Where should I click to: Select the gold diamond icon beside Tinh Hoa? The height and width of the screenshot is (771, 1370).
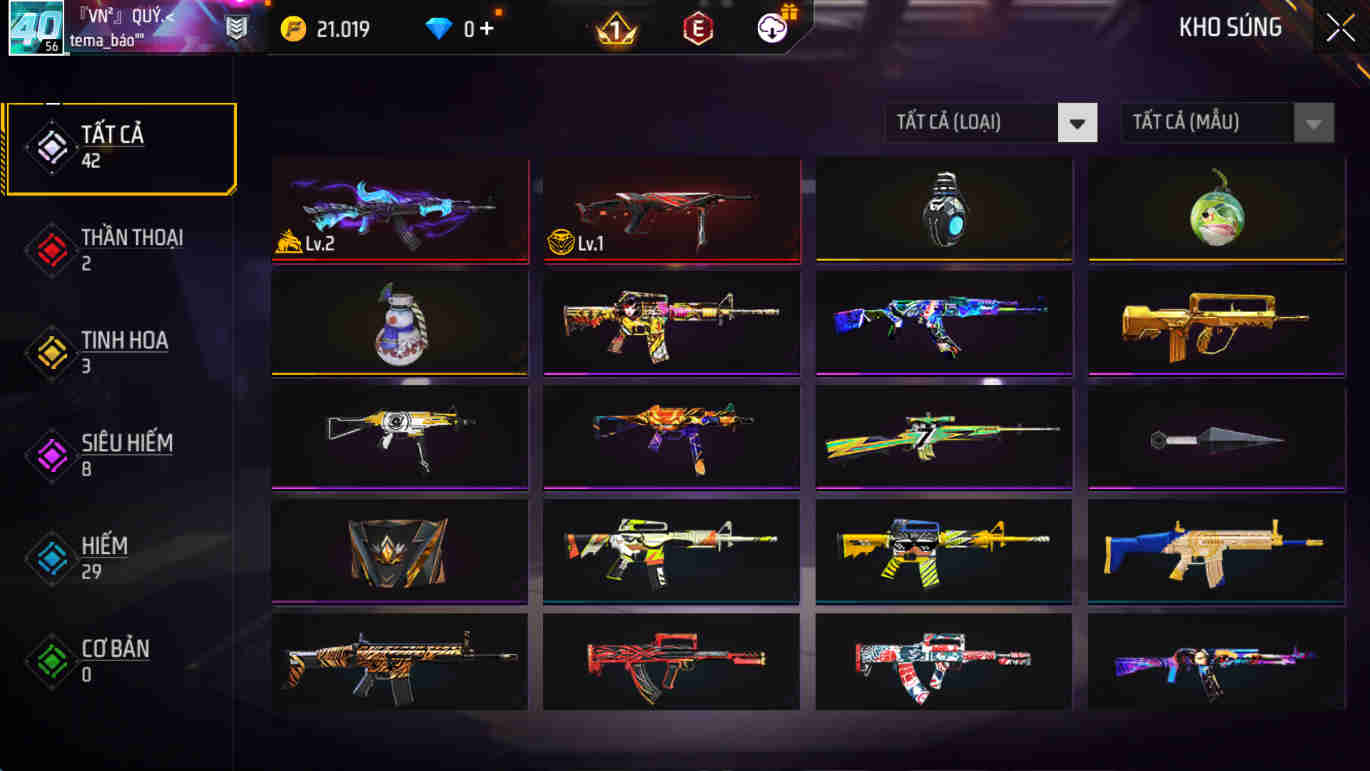tap(50, 351)
